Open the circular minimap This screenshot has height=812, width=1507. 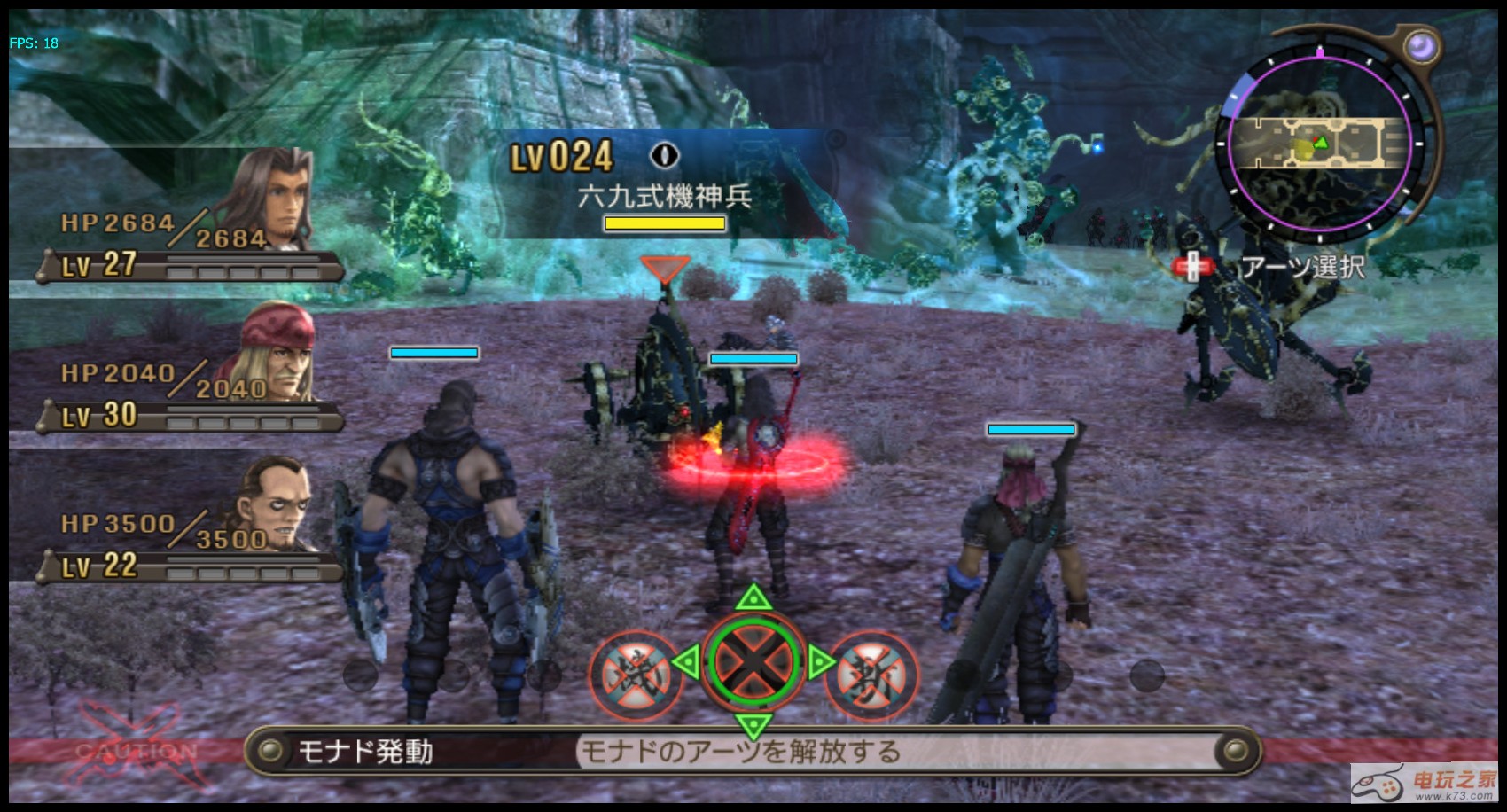(1318, 143)
